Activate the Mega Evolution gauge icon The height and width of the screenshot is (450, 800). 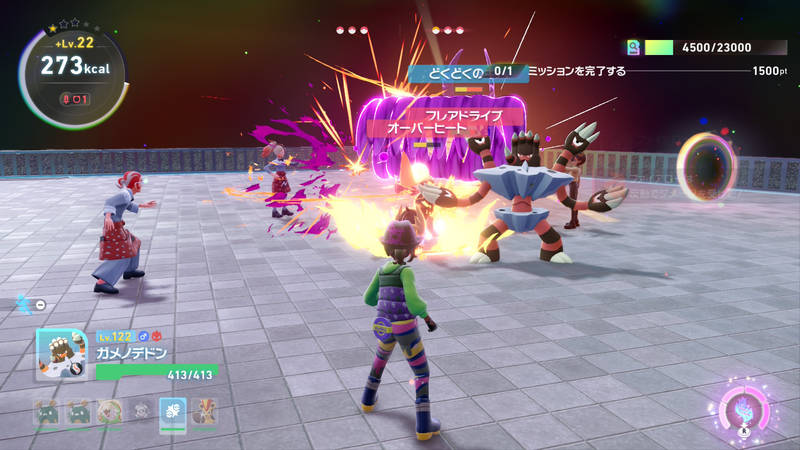point(744,412)
